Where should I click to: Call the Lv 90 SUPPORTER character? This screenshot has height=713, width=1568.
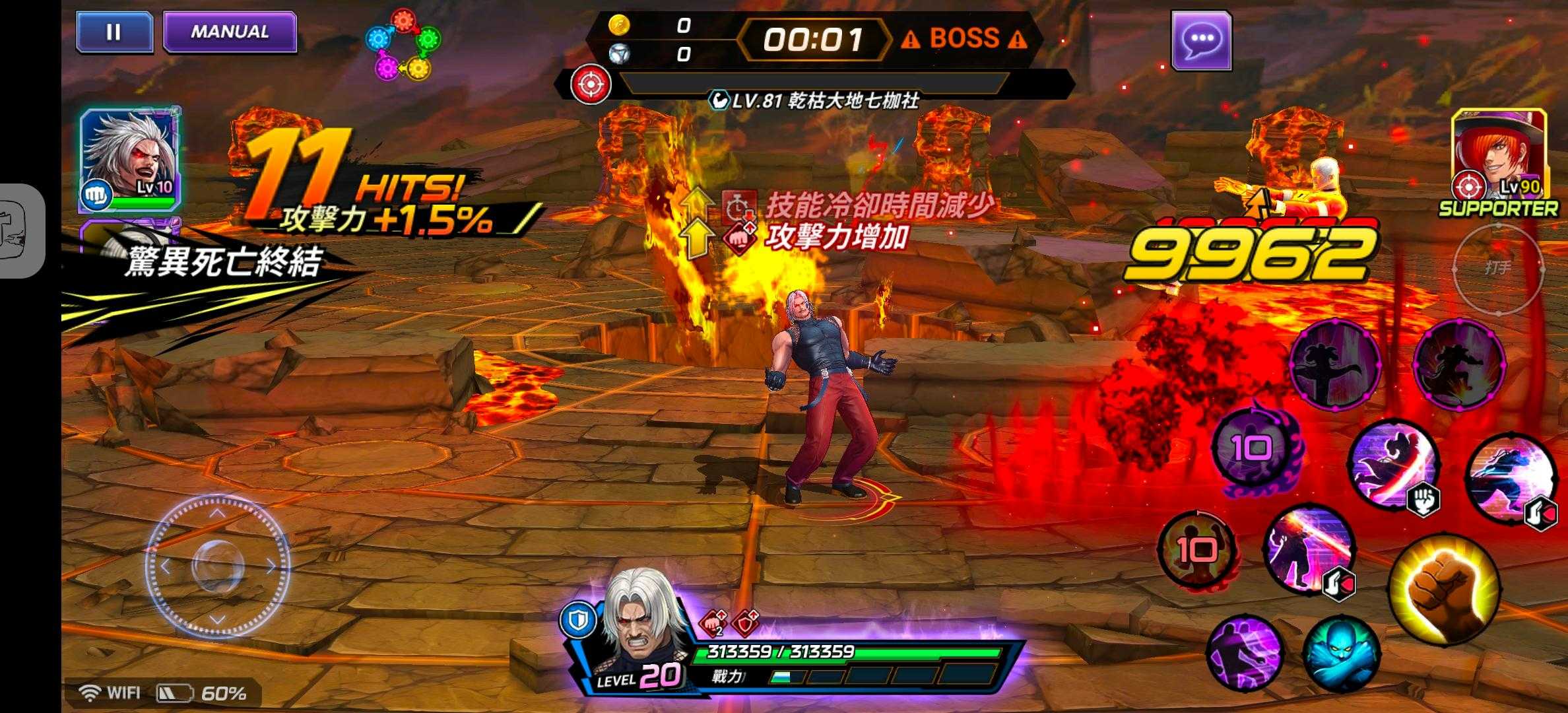tap(1499, 156)
